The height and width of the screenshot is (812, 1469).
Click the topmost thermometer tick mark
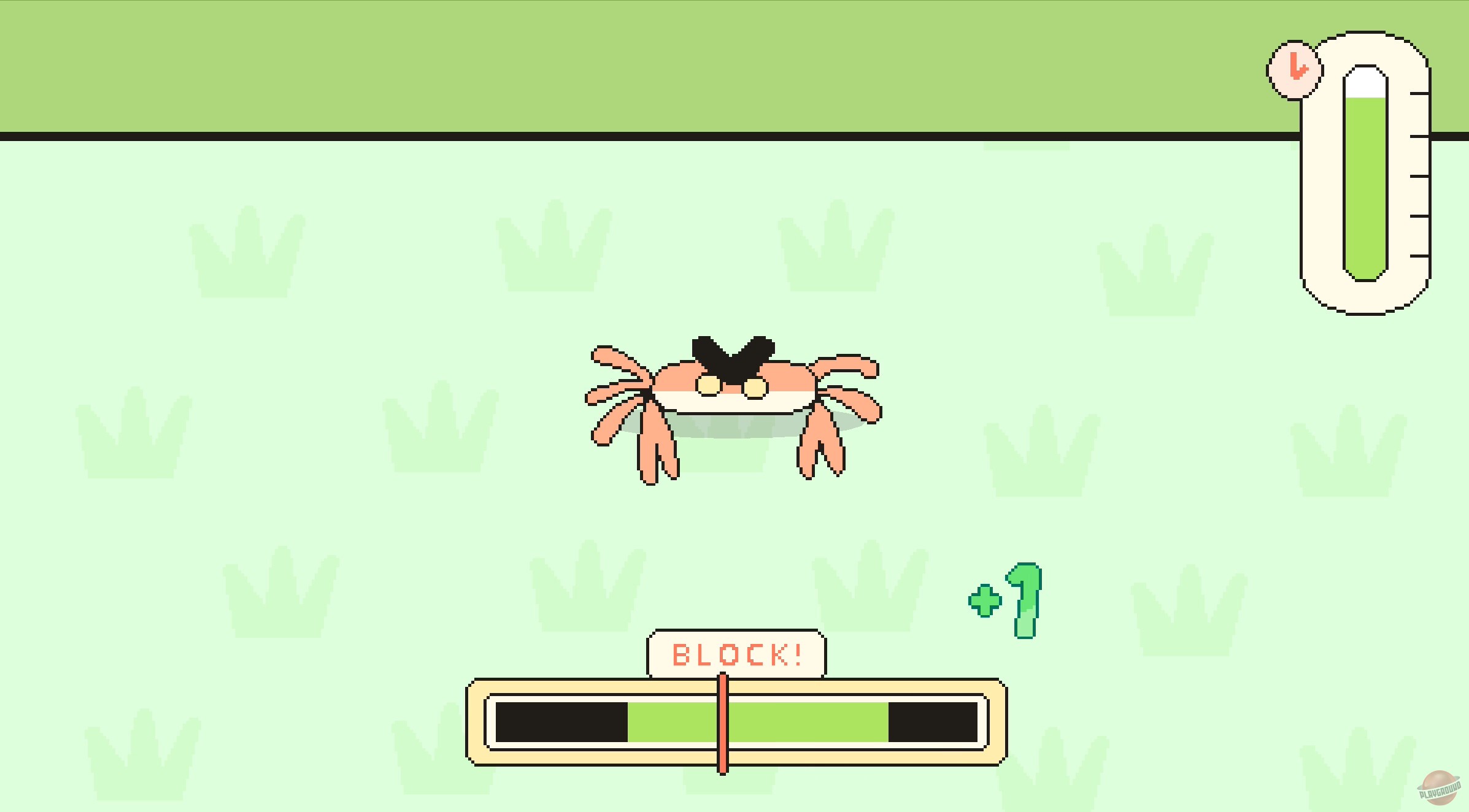point(1418,94)
